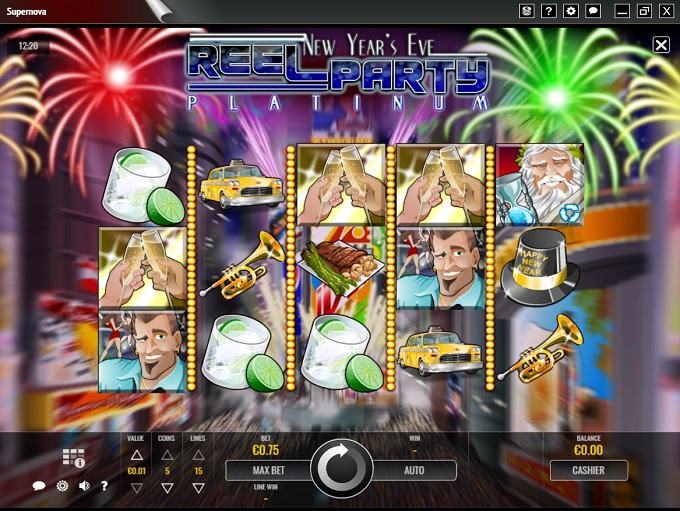Decrease the number of LINES
Viewport: 680px width, 511px height.
198,488
